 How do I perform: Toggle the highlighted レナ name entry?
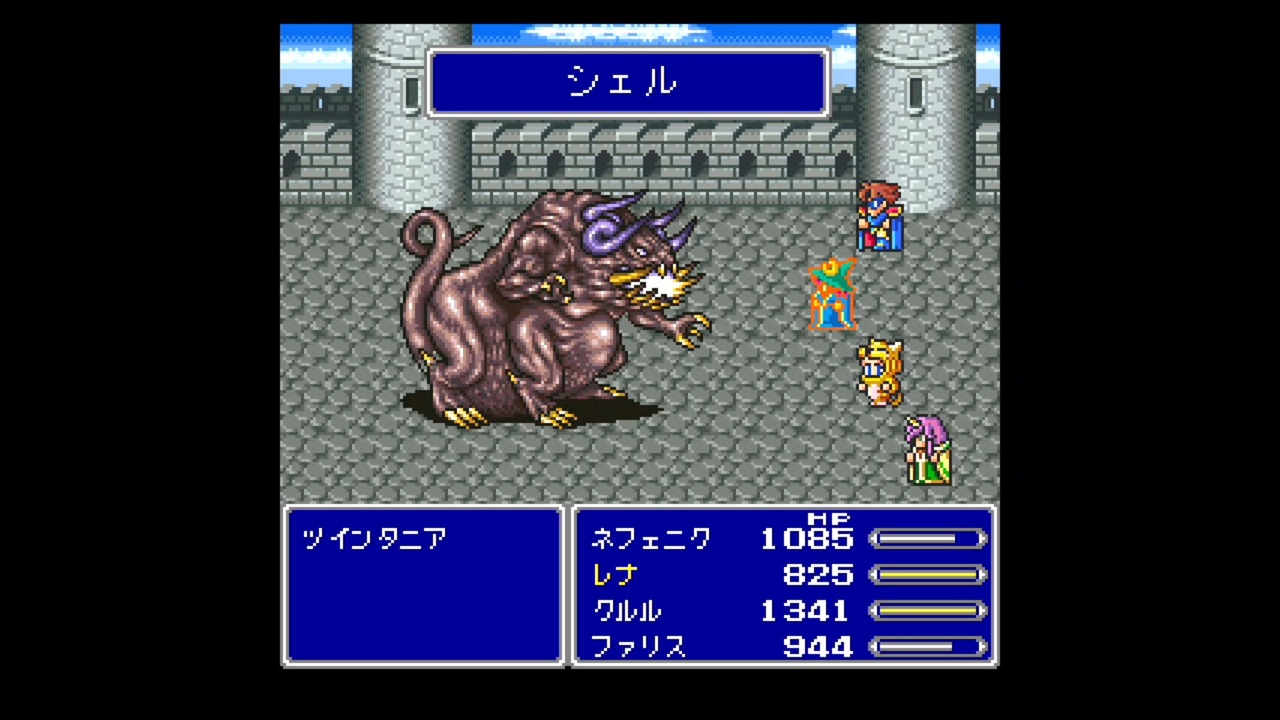[x=614, y=575]
